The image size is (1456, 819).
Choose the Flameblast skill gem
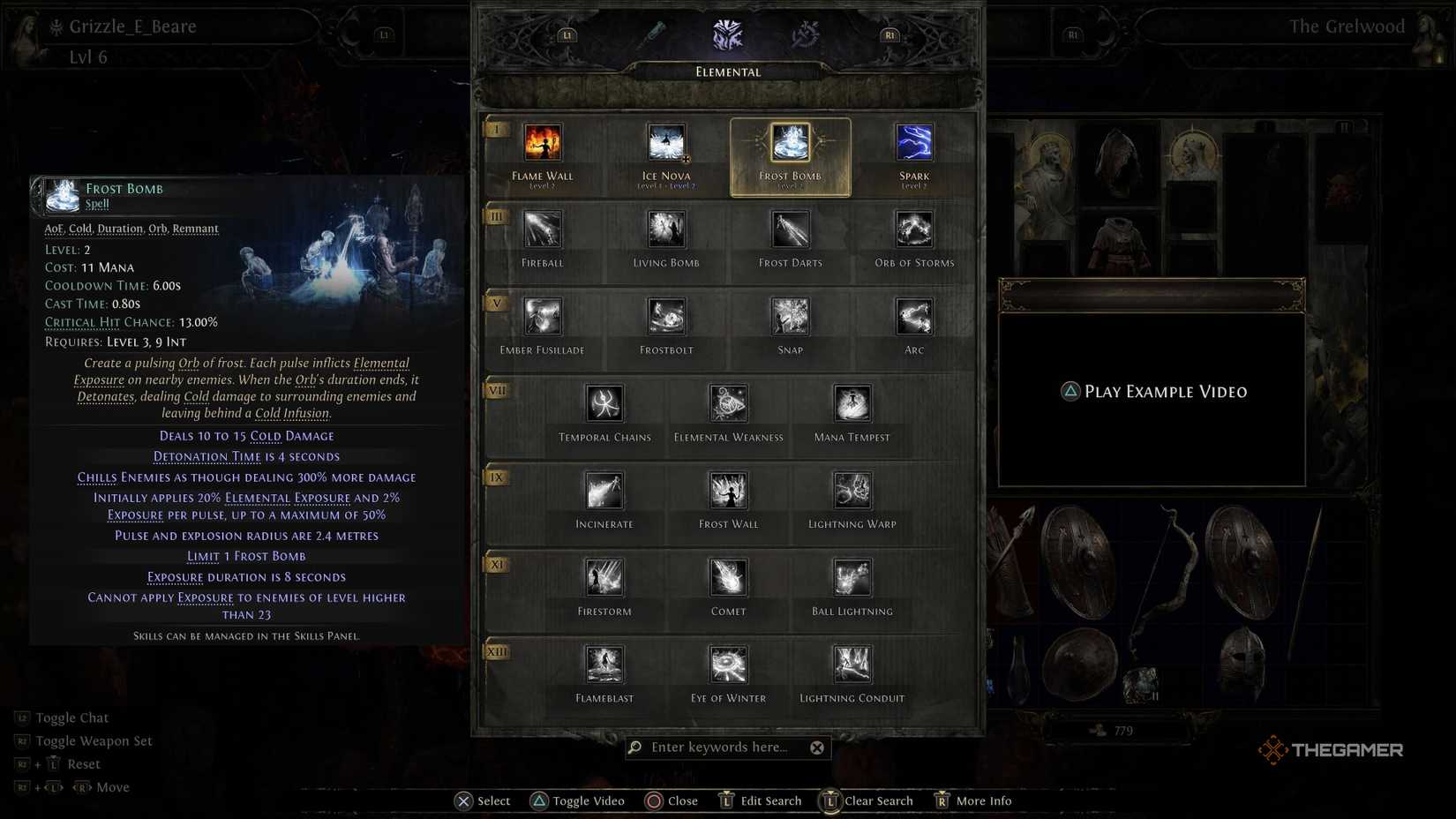click(604, 665)
